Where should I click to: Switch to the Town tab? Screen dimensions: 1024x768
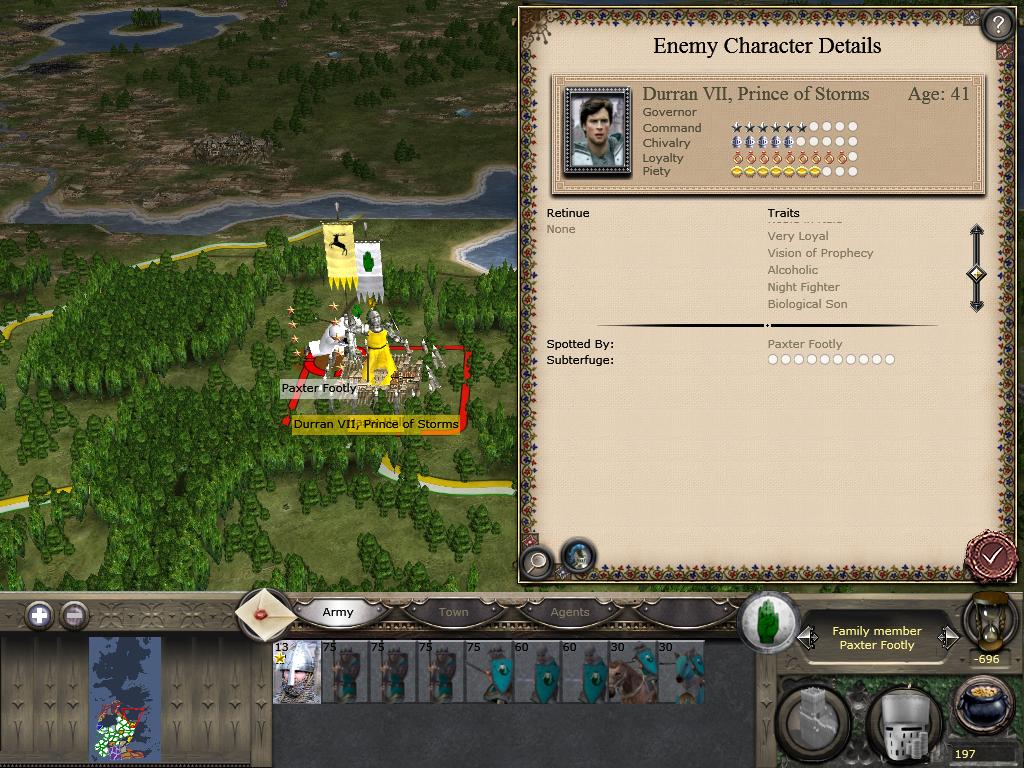pos(453,612)
